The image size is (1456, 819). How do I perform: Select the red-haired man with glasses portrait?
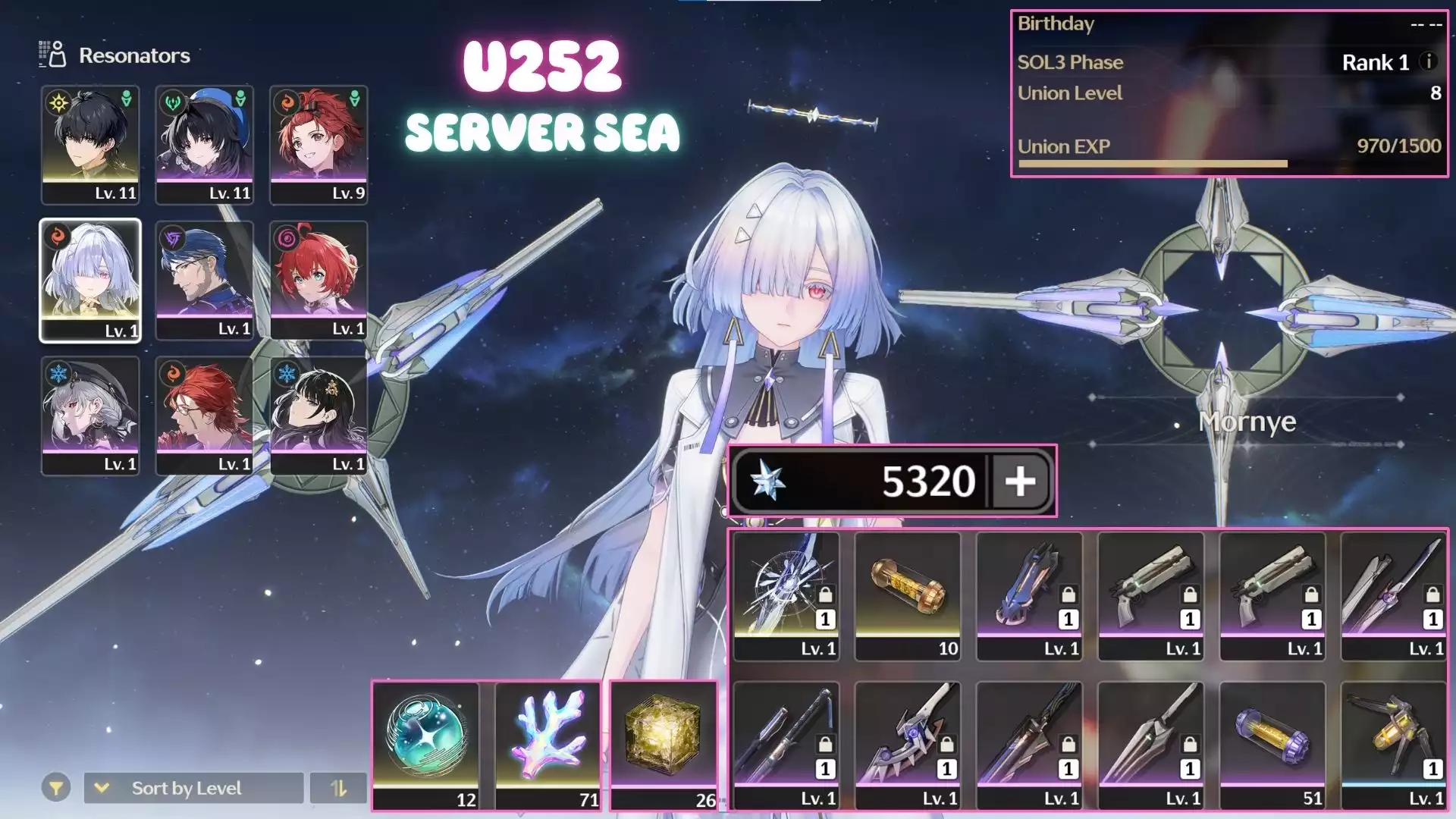coord(205,416)
